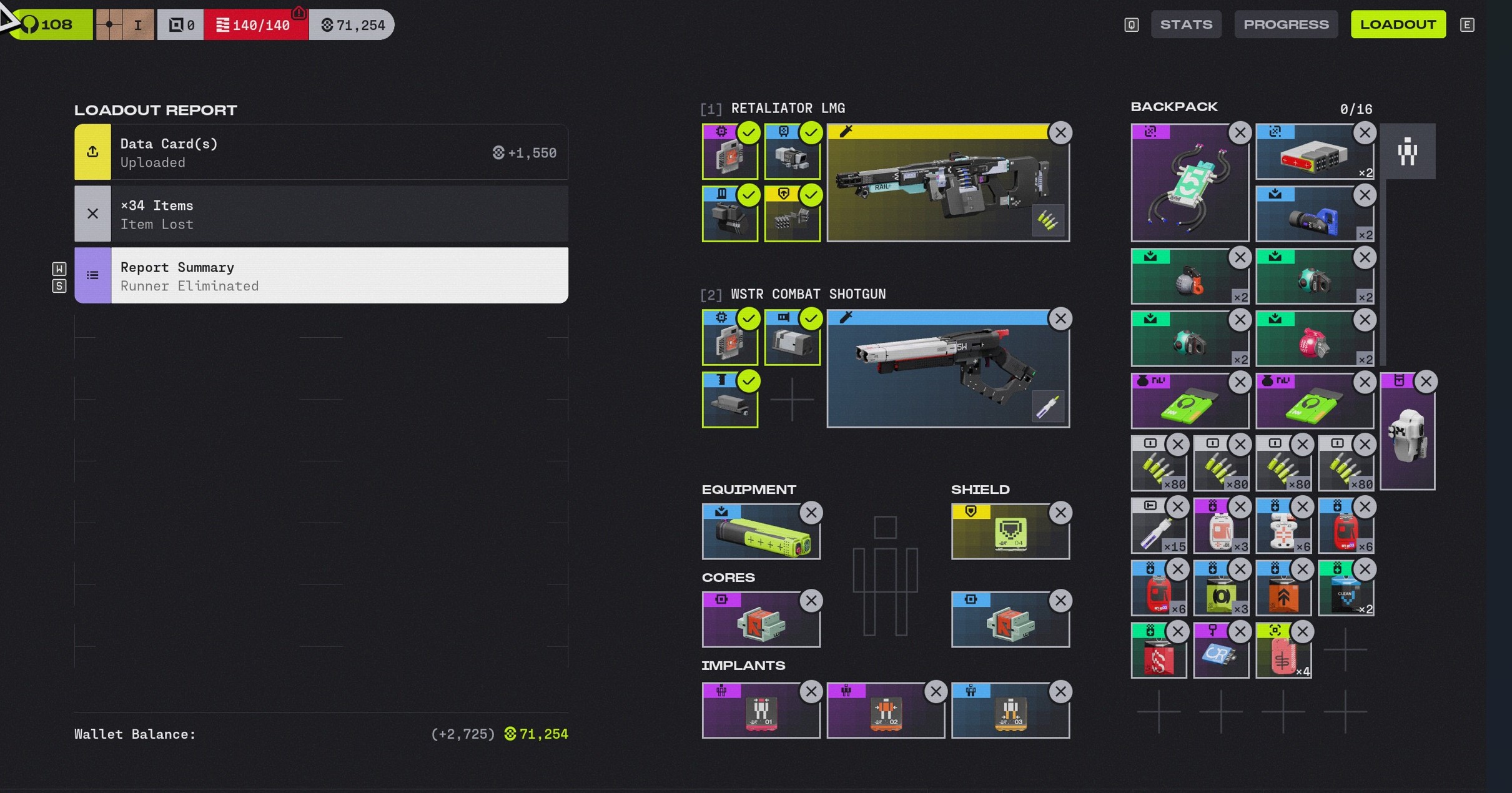The width and height of the screenshot is (1512, 793).
Task: Choose the Report Summary entry
Action: coord(321,276)
